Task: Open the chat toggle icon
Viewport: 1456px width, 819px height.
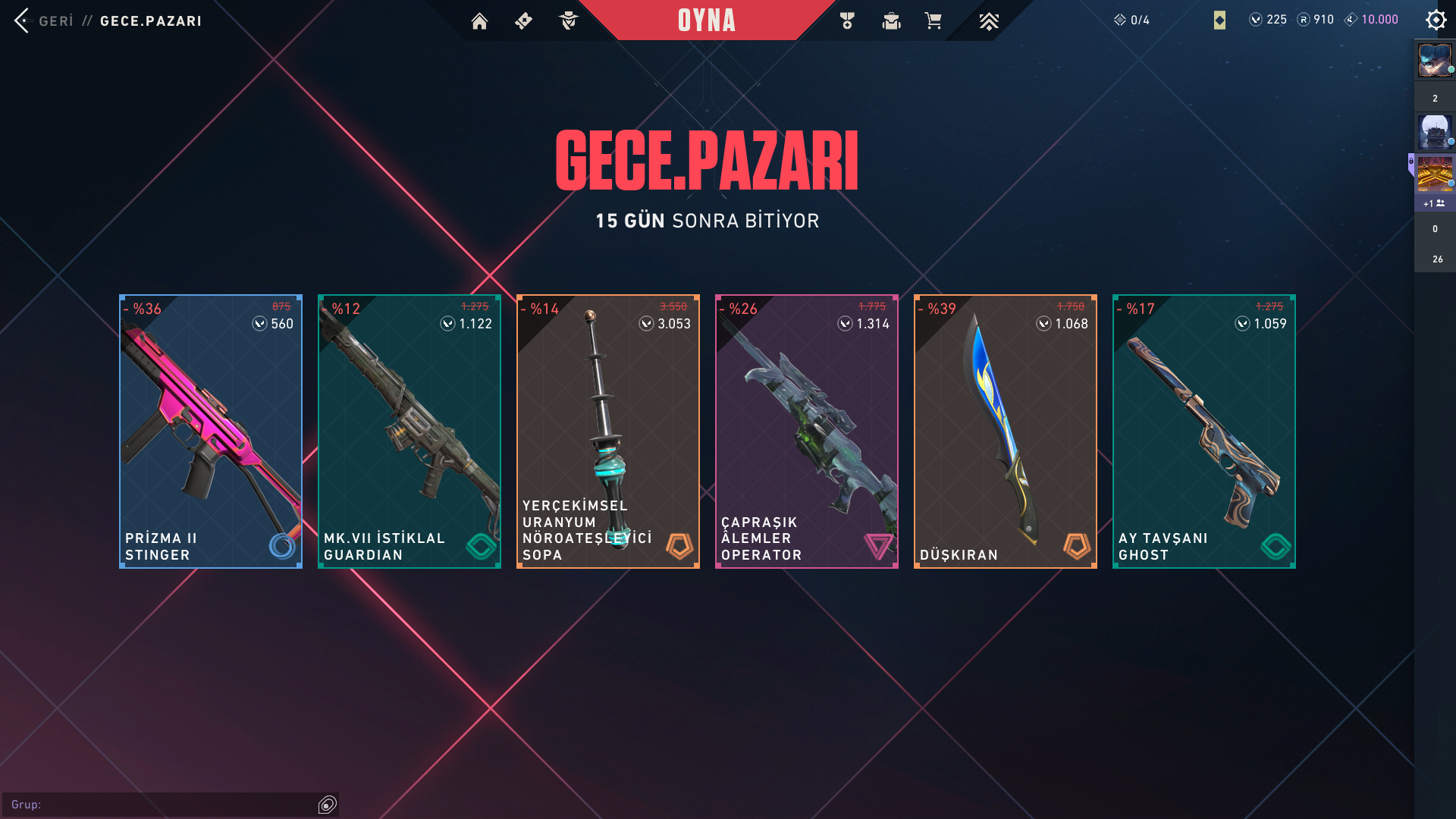Action: pyautogui.click(x=328, y=805)
